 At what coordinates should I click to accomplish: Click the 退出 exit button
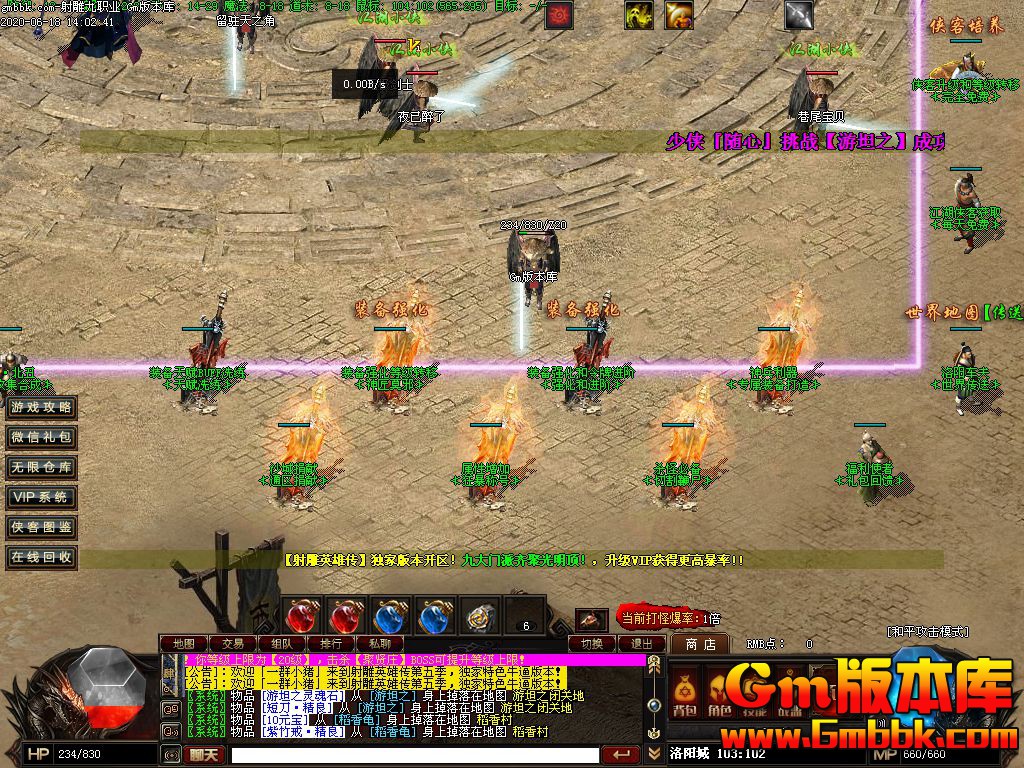[641, 643]
